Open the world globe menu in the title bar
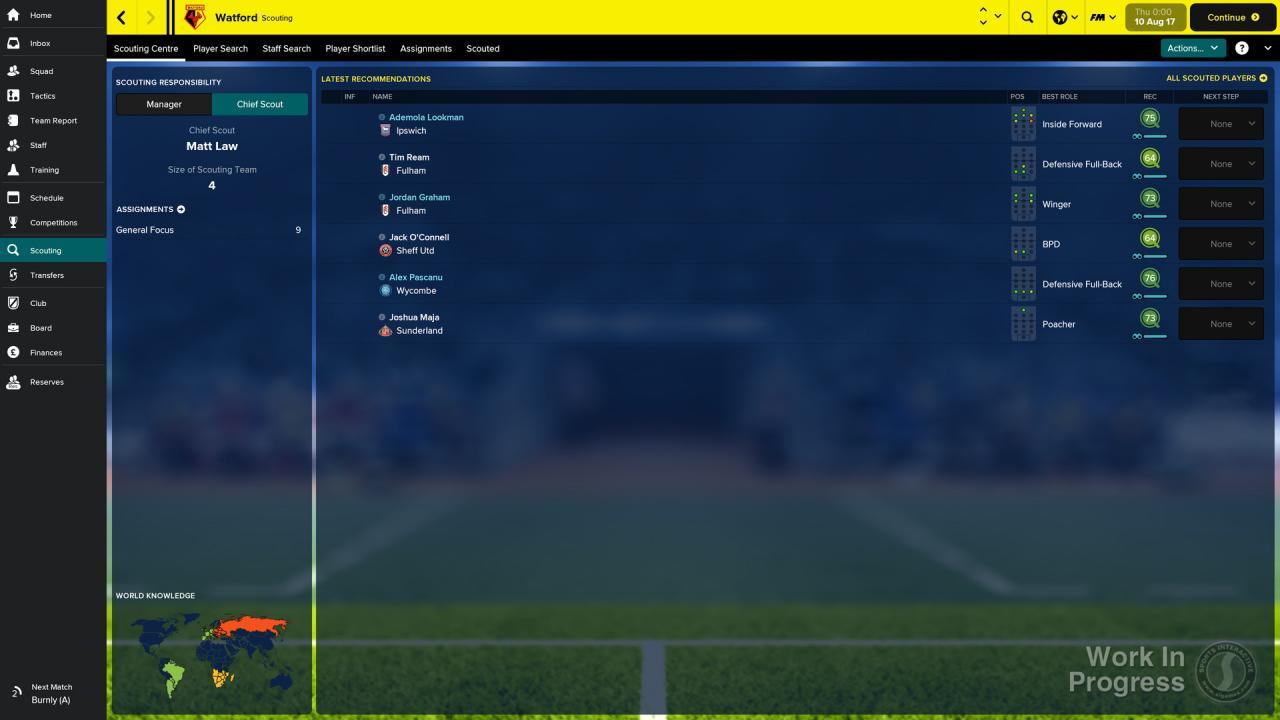 [1058, 17]
